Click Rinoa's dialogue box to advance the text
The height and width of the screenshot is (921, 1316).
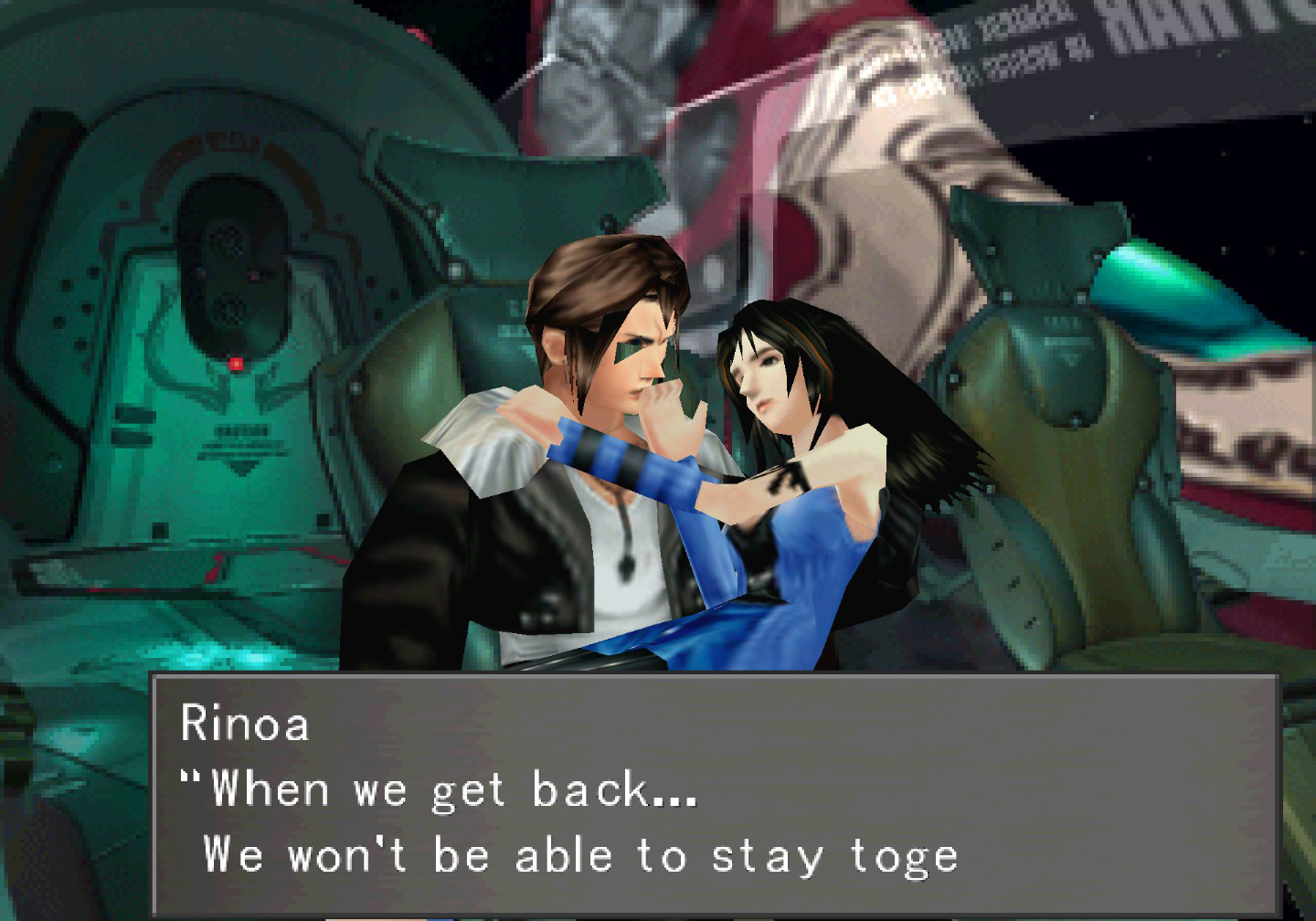pos(713,795)
